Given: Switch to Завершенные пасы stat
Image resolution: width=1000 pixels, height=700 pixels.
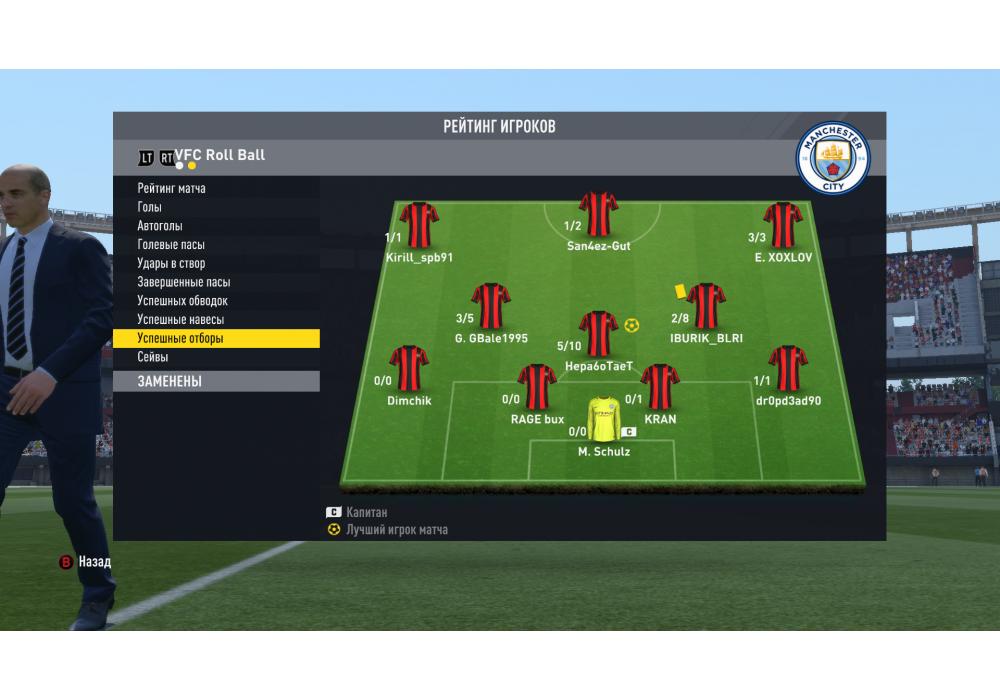Looking at the screenshot, I should pyautogui.click(x=183, y=283).
